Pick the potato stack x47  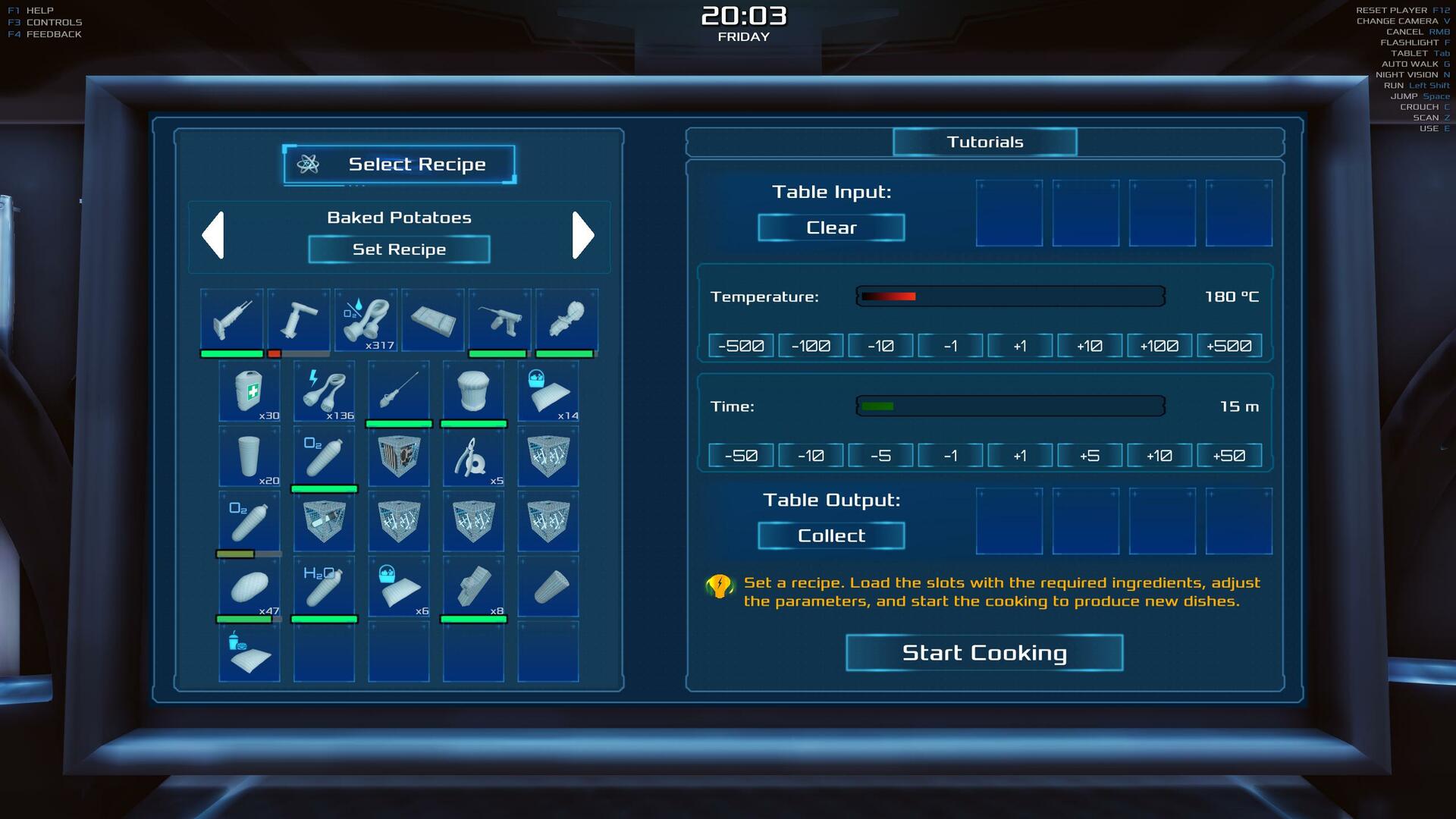[249, 586]
